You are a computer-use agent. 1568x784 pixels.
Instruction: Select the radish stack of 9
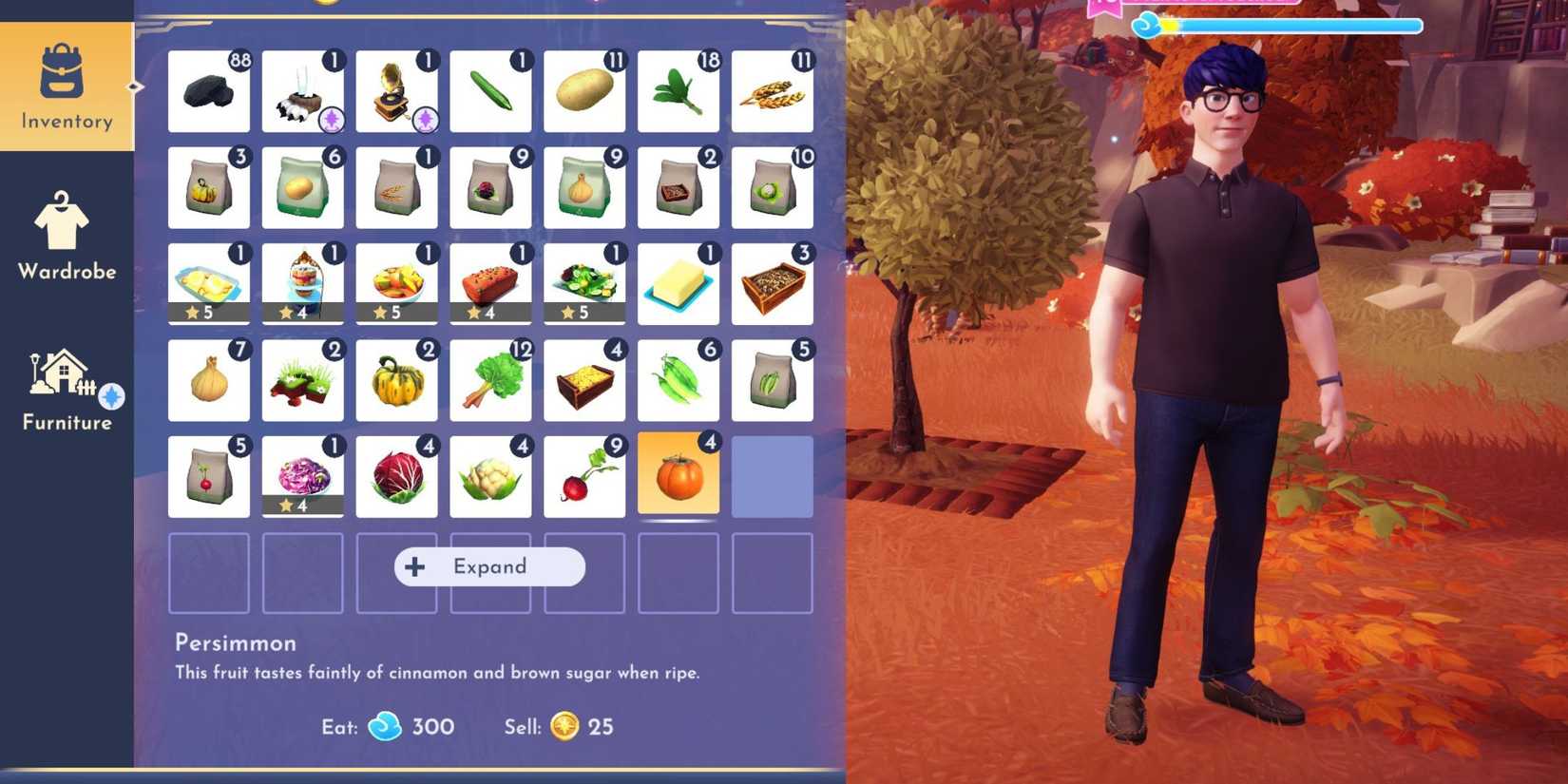[x=584, y=476]
